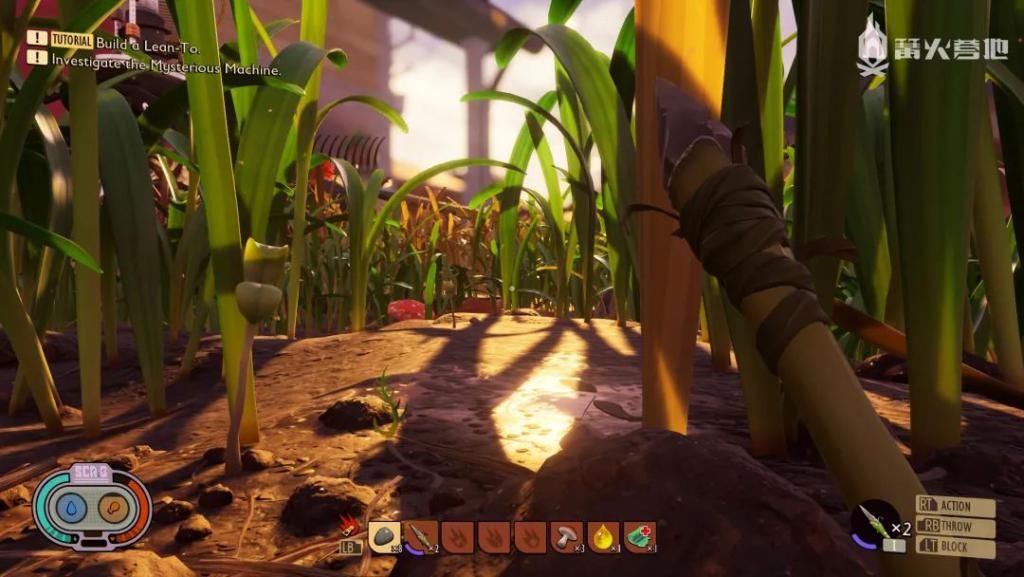Select the spear hotbar slot
Screen dimensions: 1024x577
[x=421, y=537]
